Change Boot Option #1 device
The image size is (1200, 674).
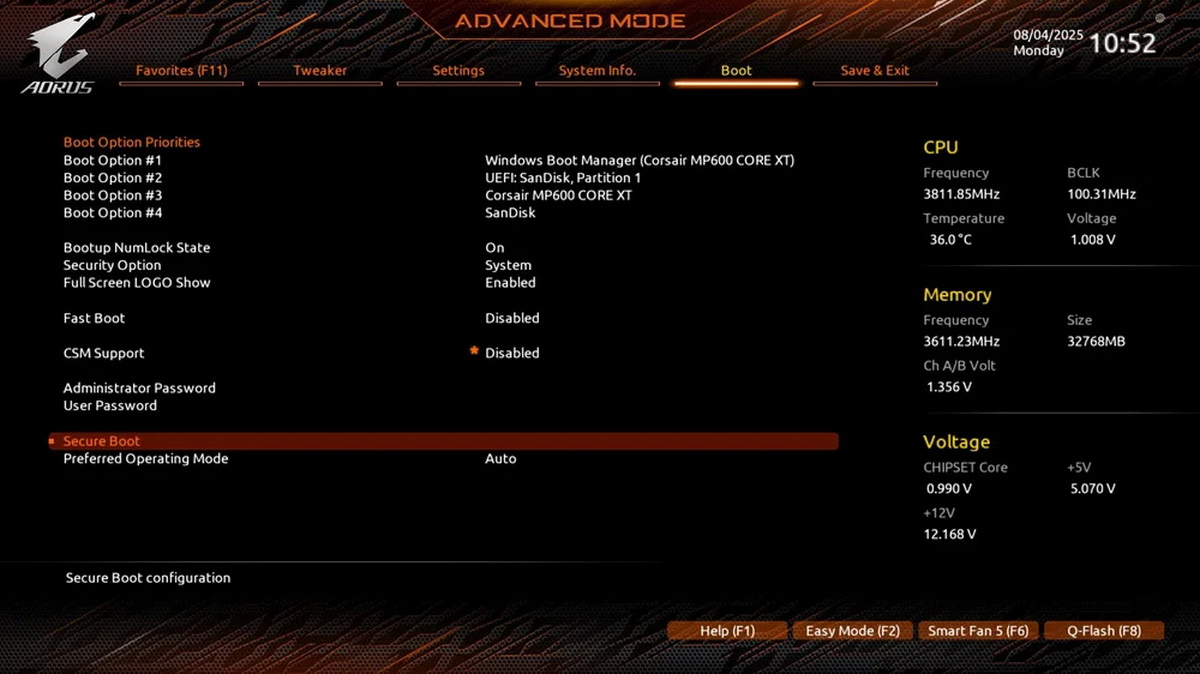point(639,160)
